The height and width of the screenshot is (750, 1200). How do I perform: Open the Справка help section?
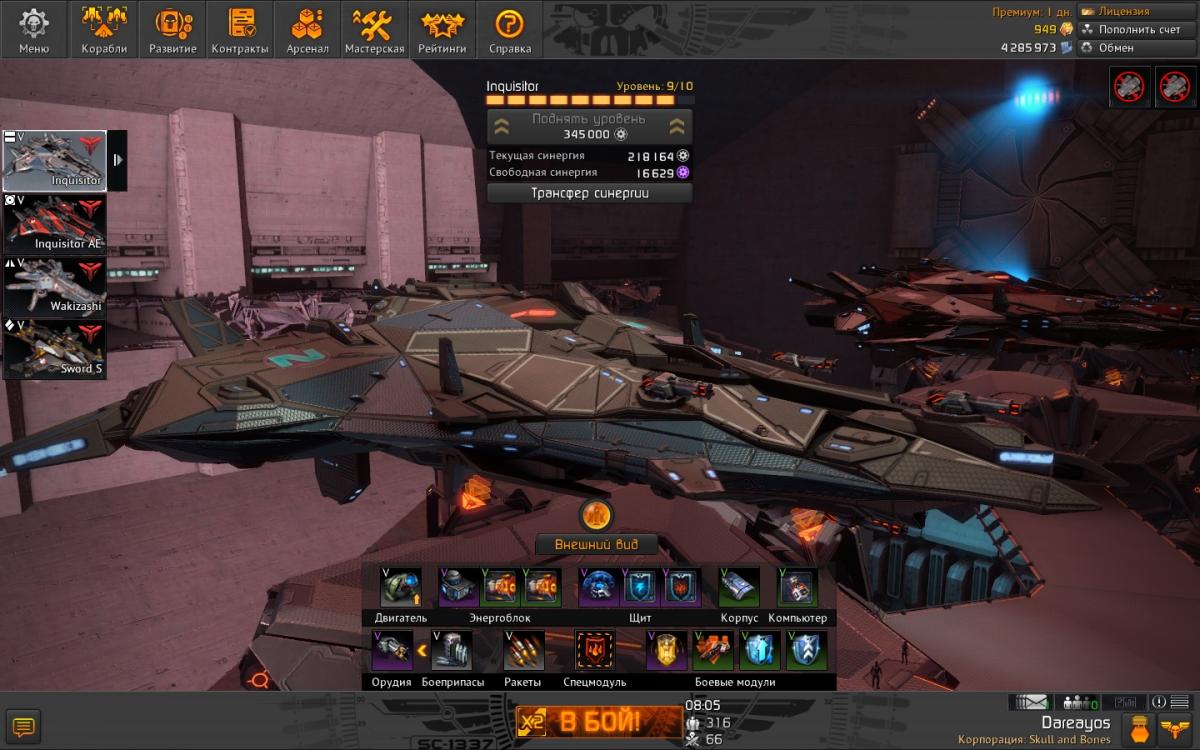[510, 30]
